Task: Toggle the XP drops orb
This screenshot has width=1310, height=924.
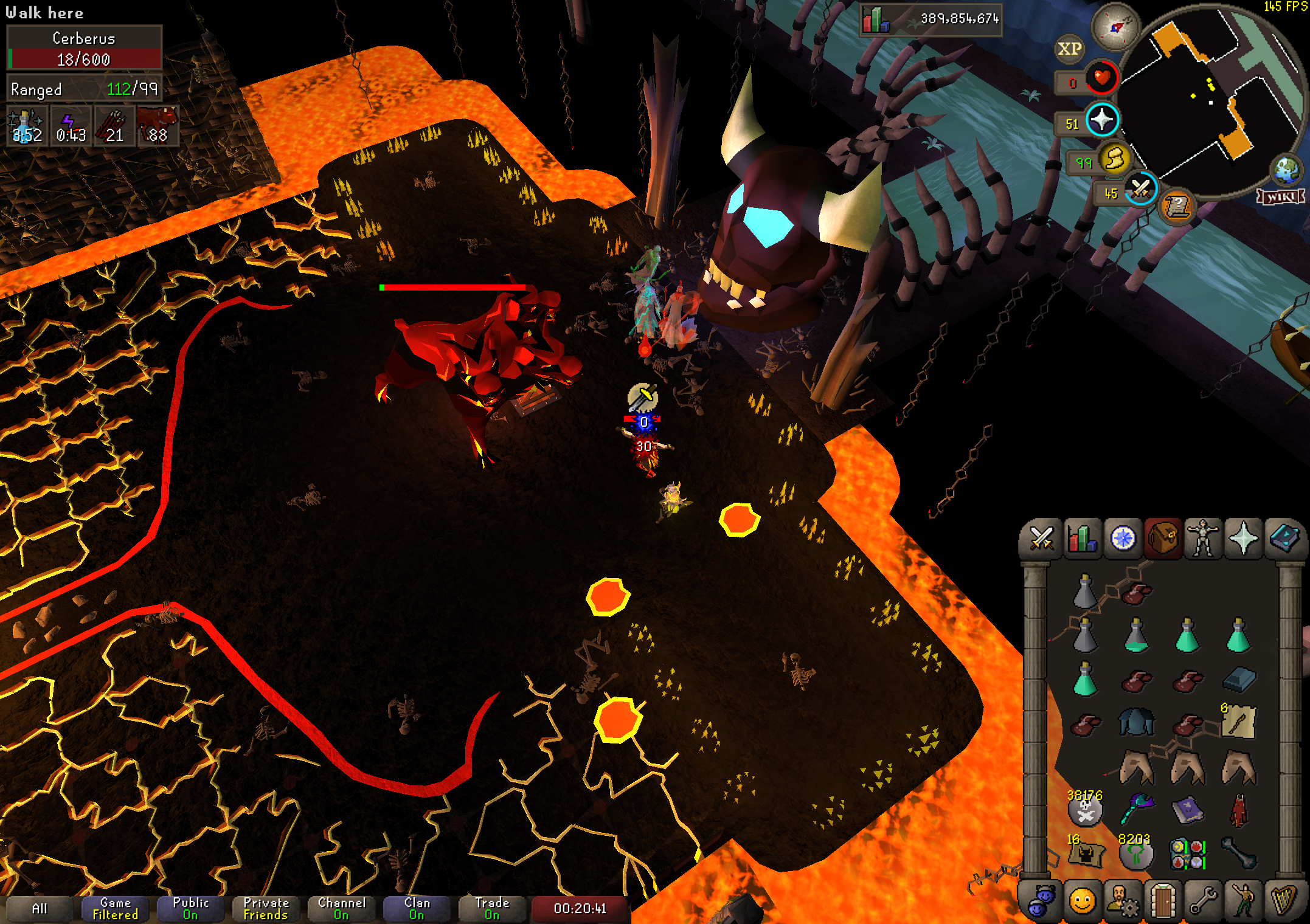Action: [1069, 49]
